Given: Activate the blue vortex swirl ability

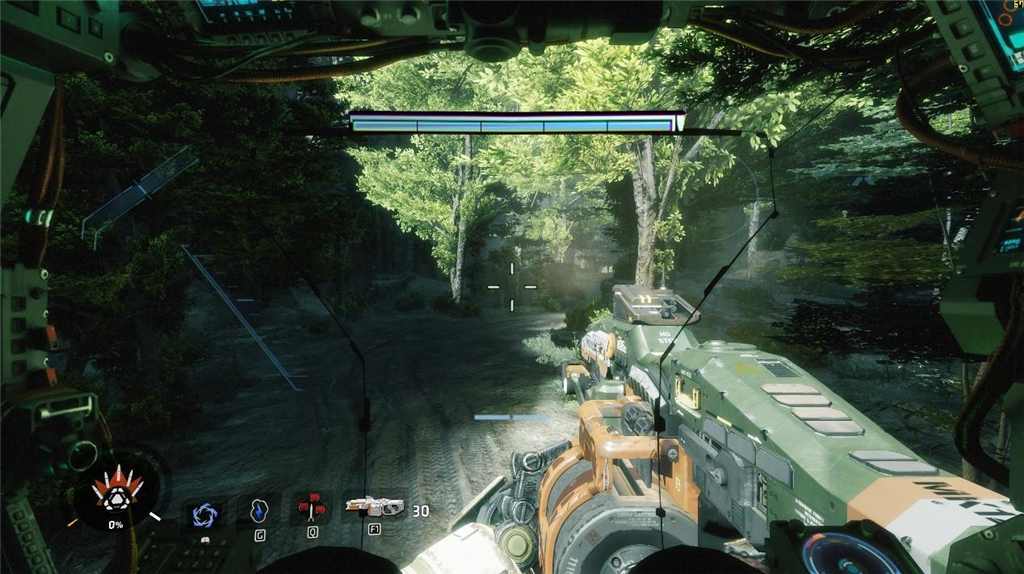Looking at the screenshot, I should point(205,513).
